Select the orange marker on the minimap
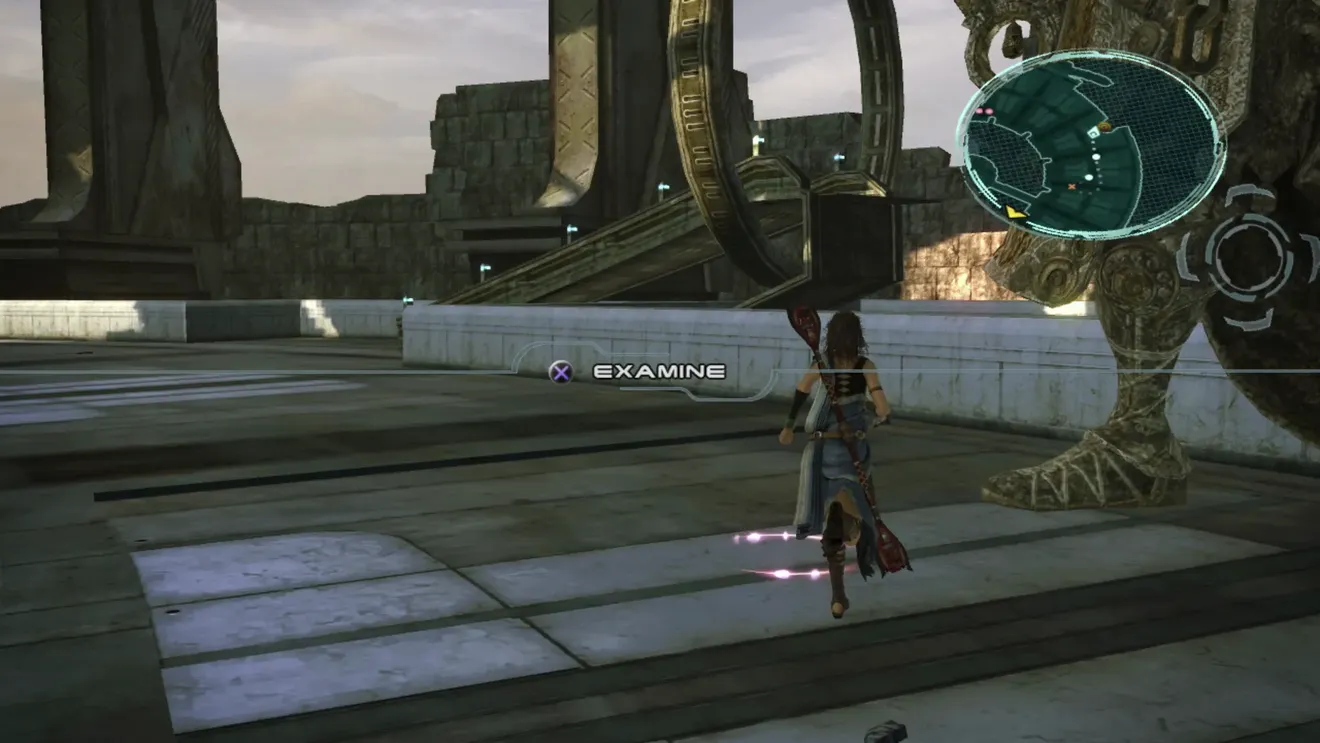Image resolution: width=1320 pixels, height=743 pixels. click(x=1104, y=127)
